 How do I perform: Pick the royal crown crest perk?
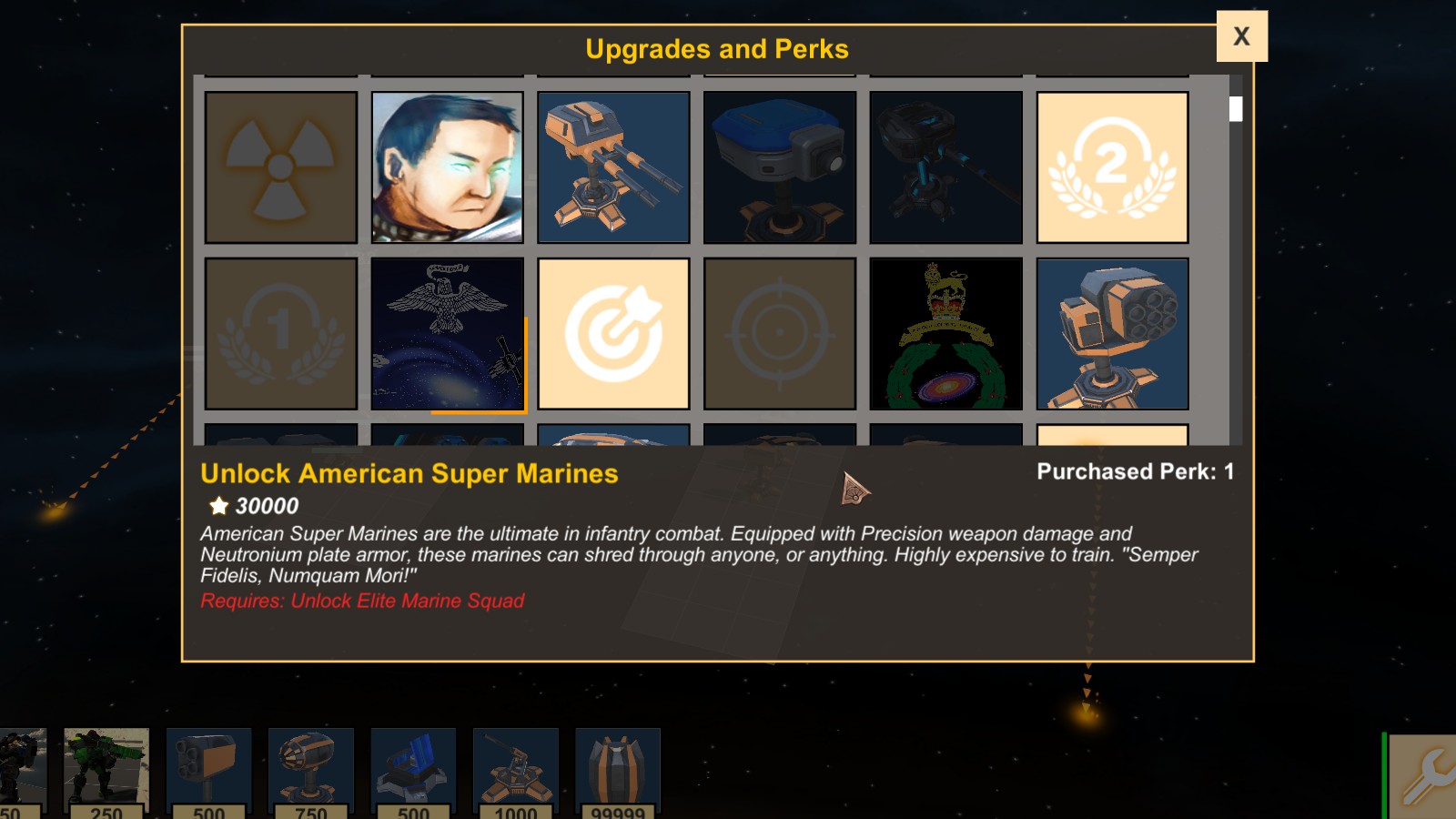coord(946,334)
